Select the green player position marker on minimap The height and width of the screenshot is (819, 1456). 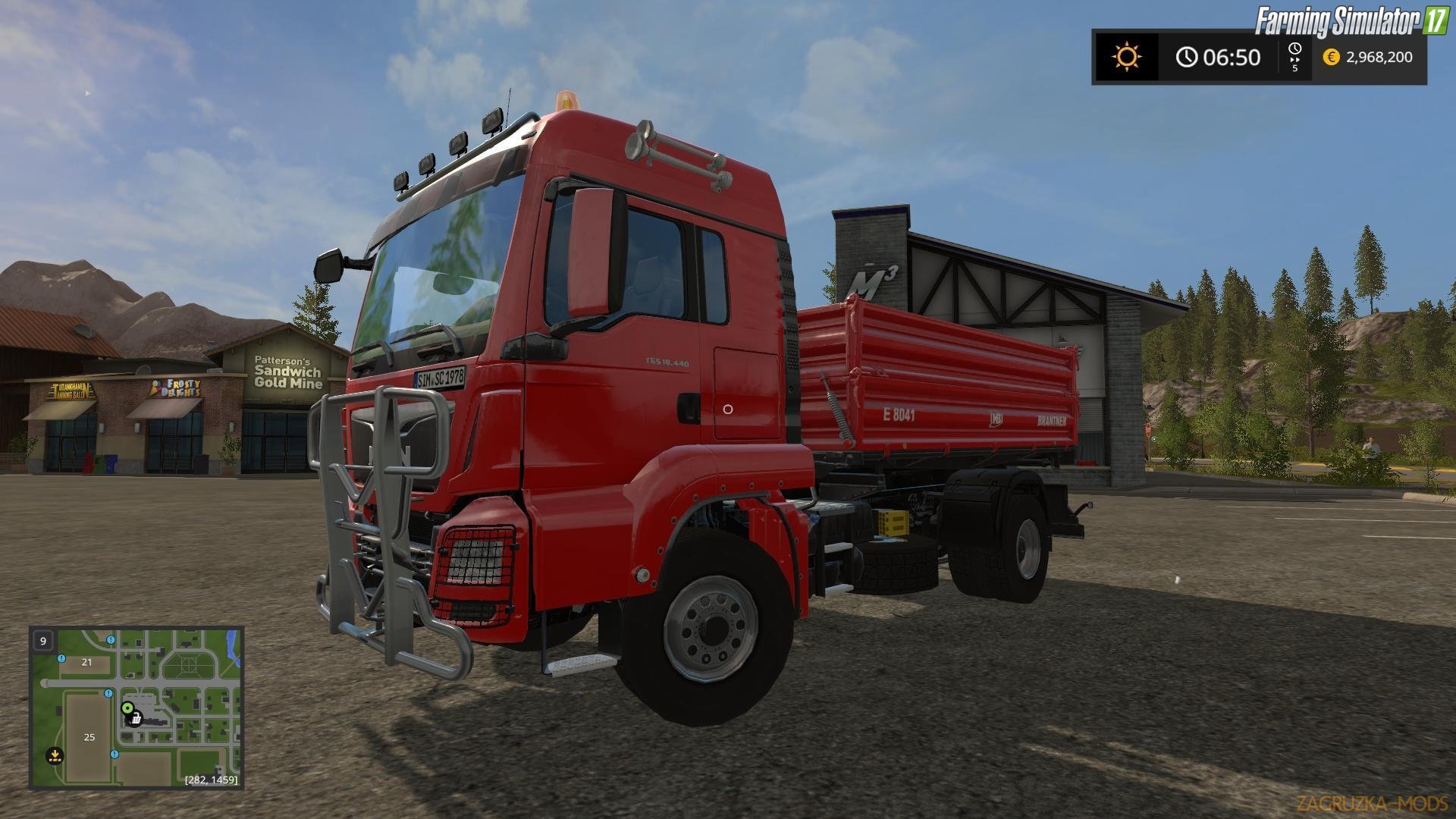click(x=127, y=708)
